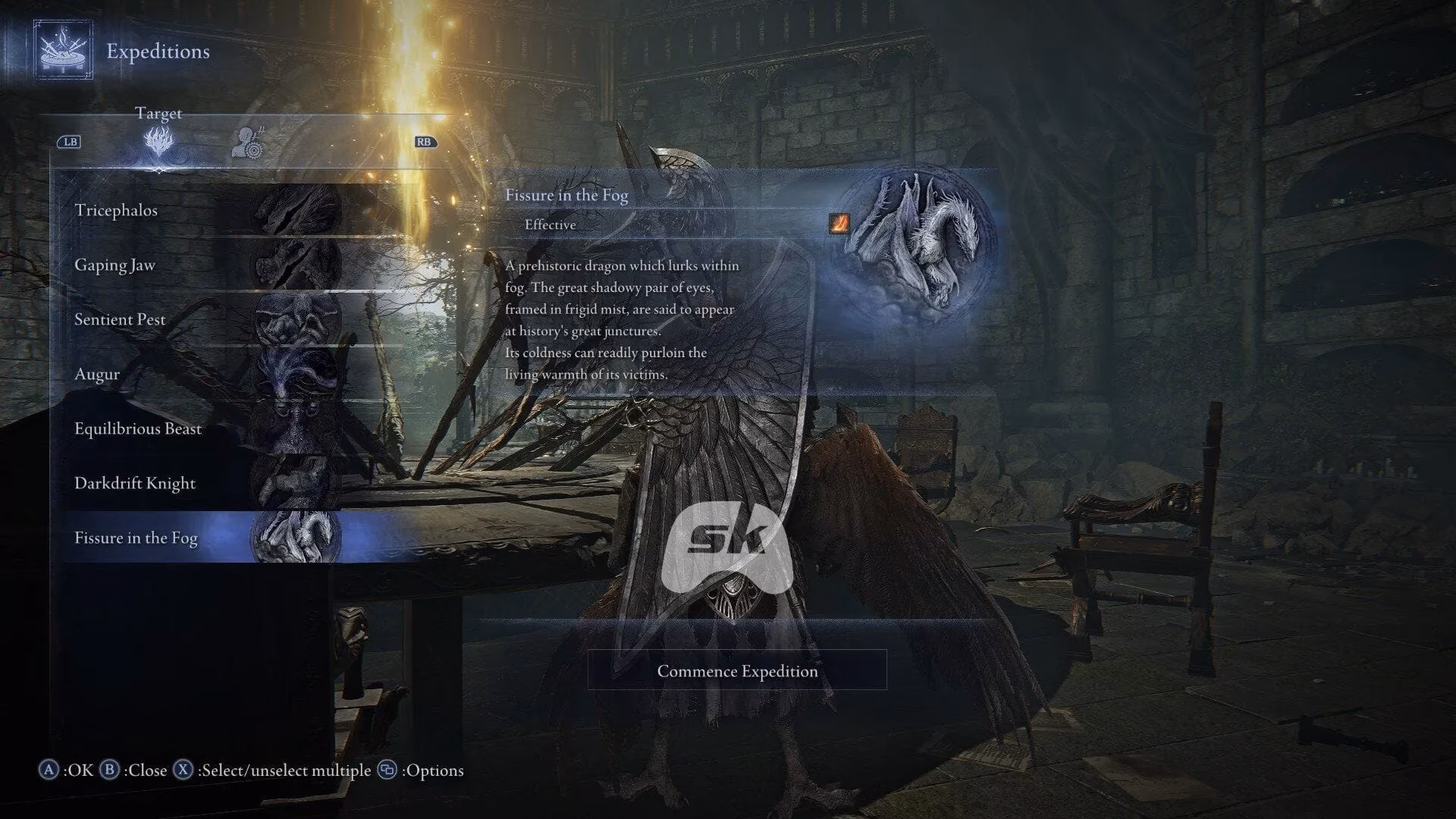Open the character and gear settings icon

[x=250, y=144]
